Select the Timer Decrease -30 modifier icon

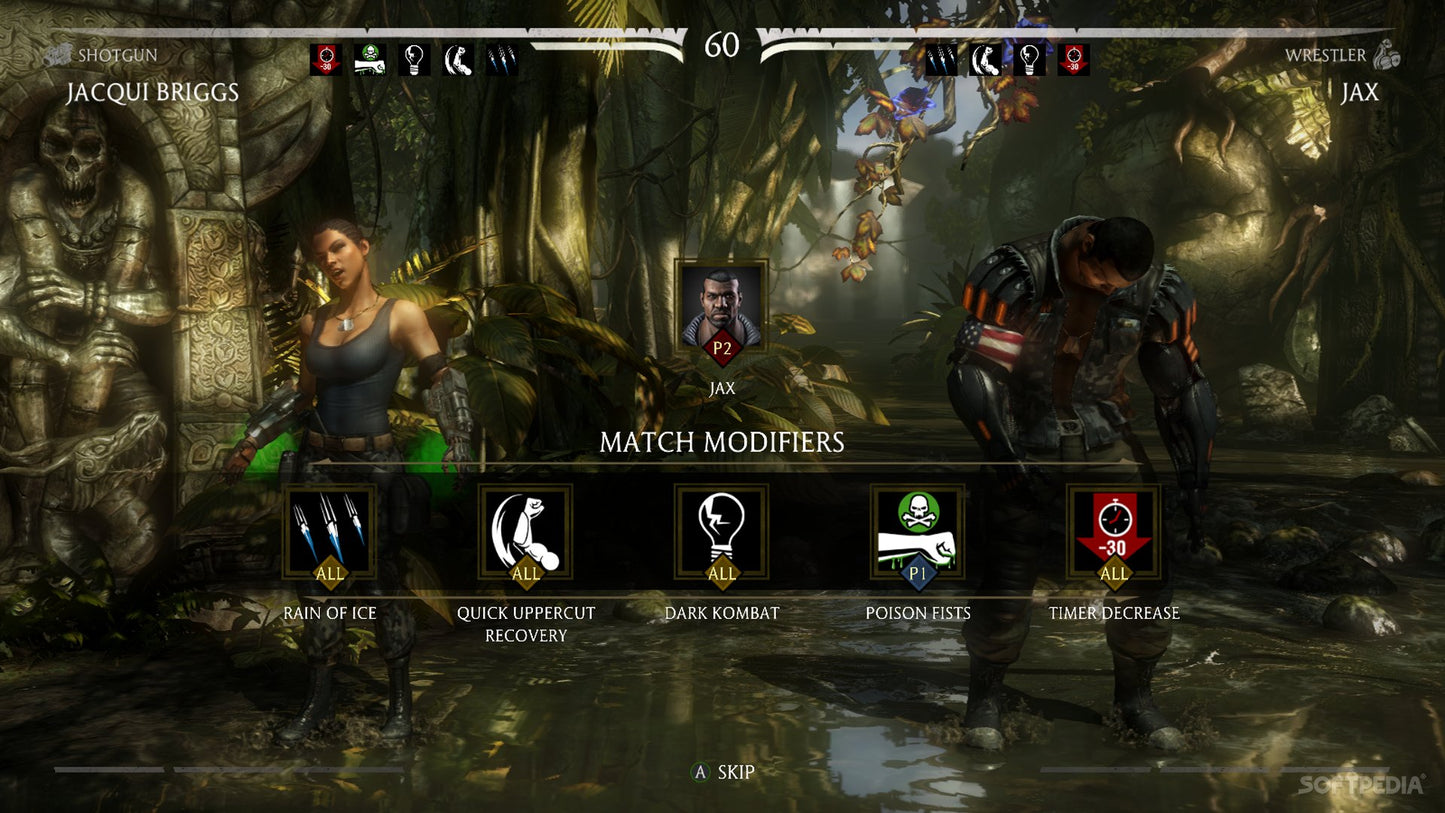[x=1113, y=531]
